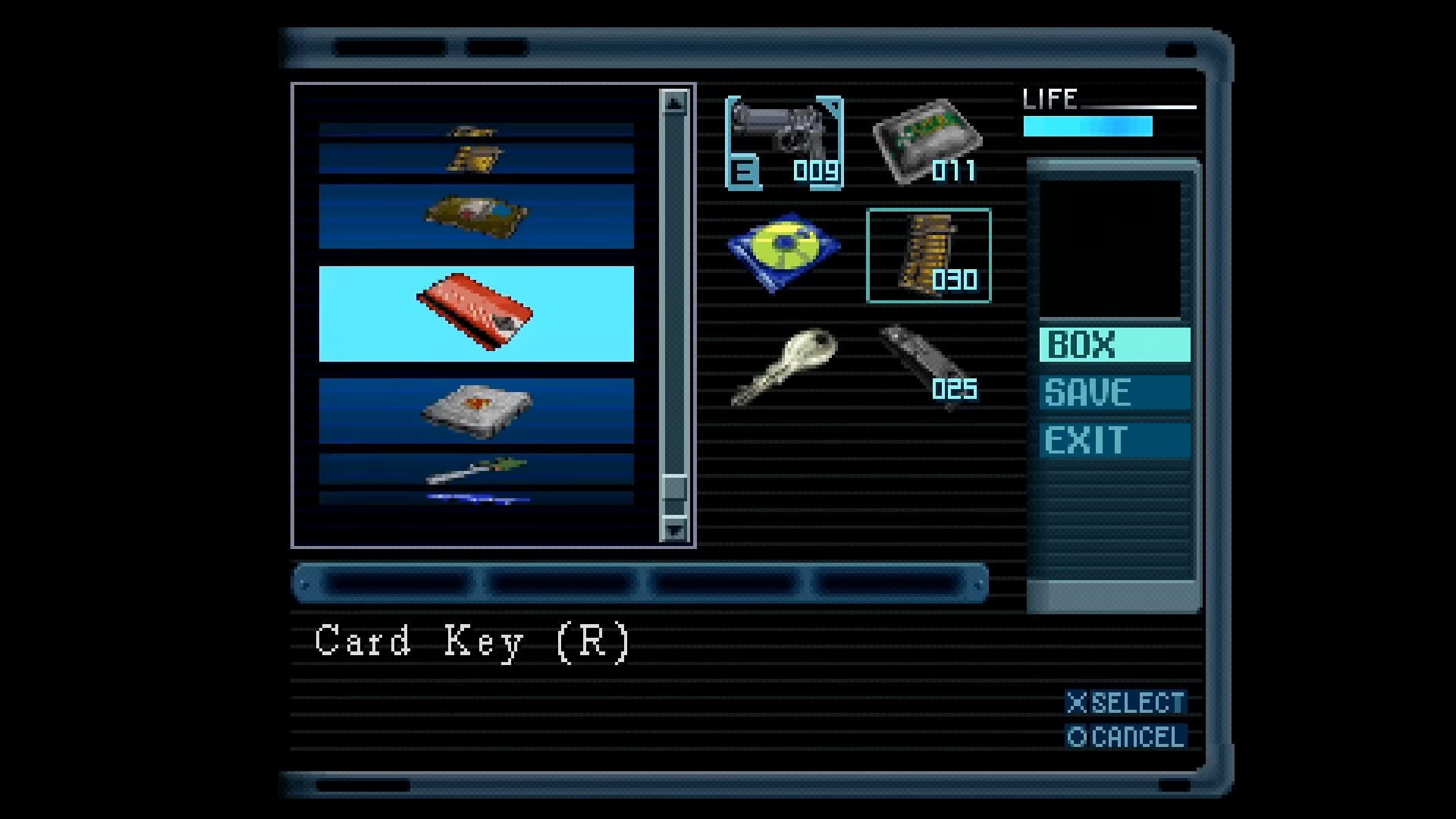Choose SAVE from the side menu
Image resolution: width=1456 pixels, height=819 pixels.
coord(1113,393)
